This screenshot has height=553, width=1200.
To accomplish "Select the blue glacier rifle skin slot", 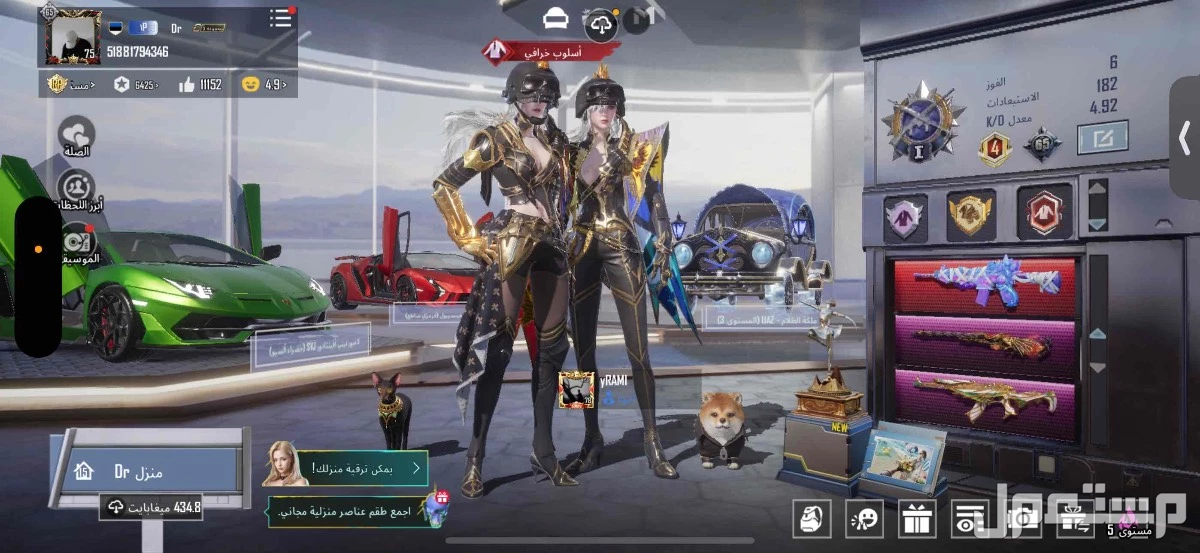I will pyautogui.click(x=985, y=284).
